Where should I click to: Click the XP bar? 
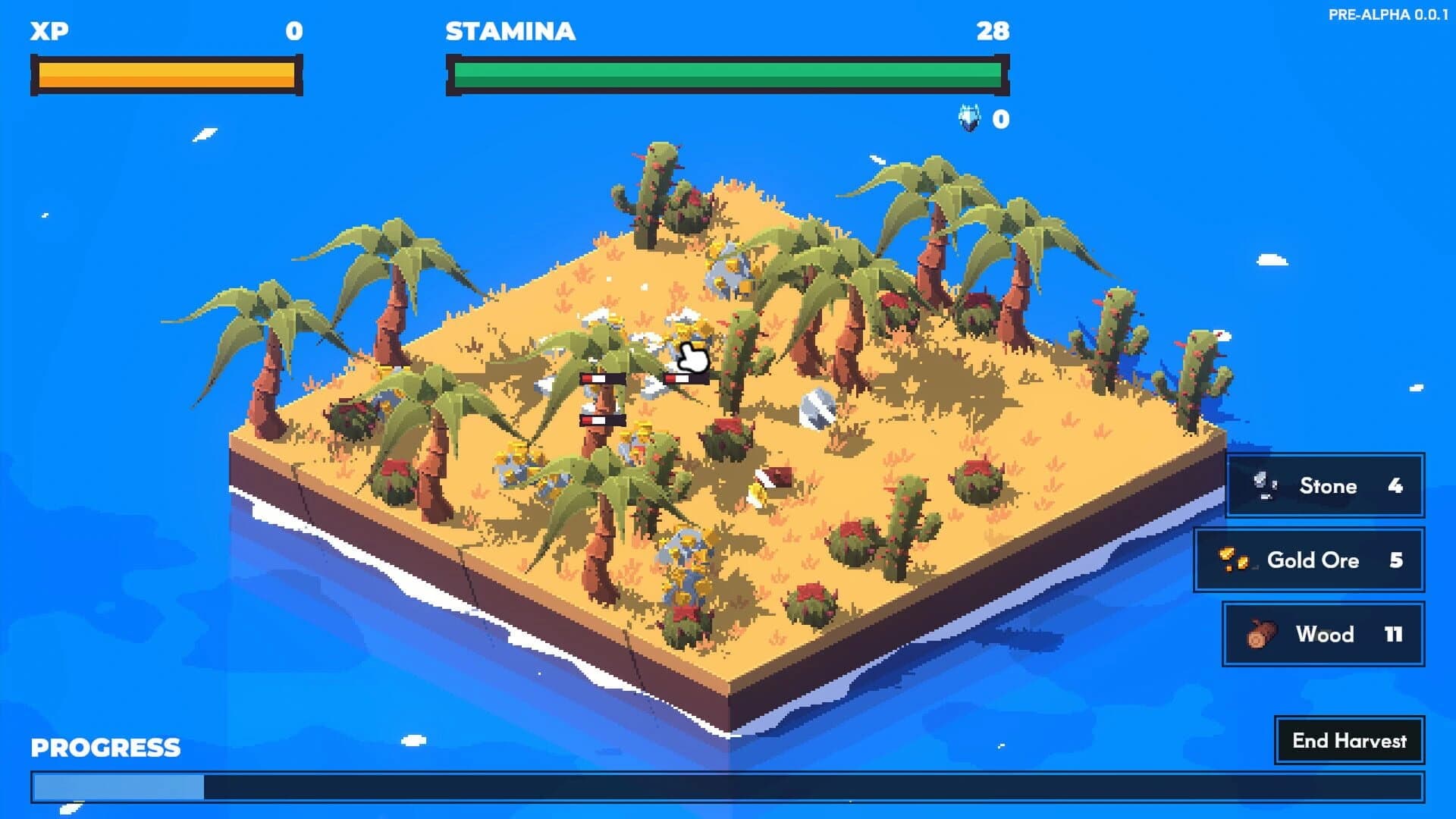[x=165, y=74]
